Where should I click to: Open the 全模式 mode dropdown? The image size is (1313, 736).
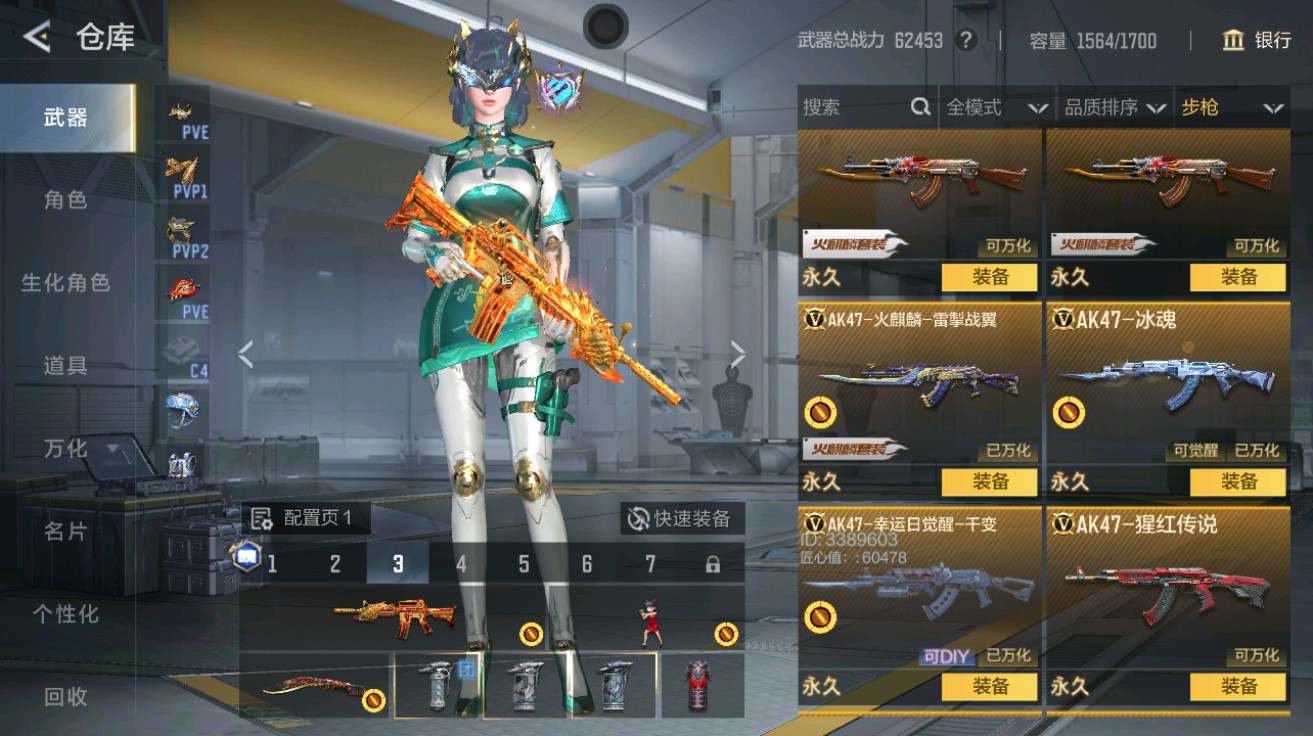[996, 107]
